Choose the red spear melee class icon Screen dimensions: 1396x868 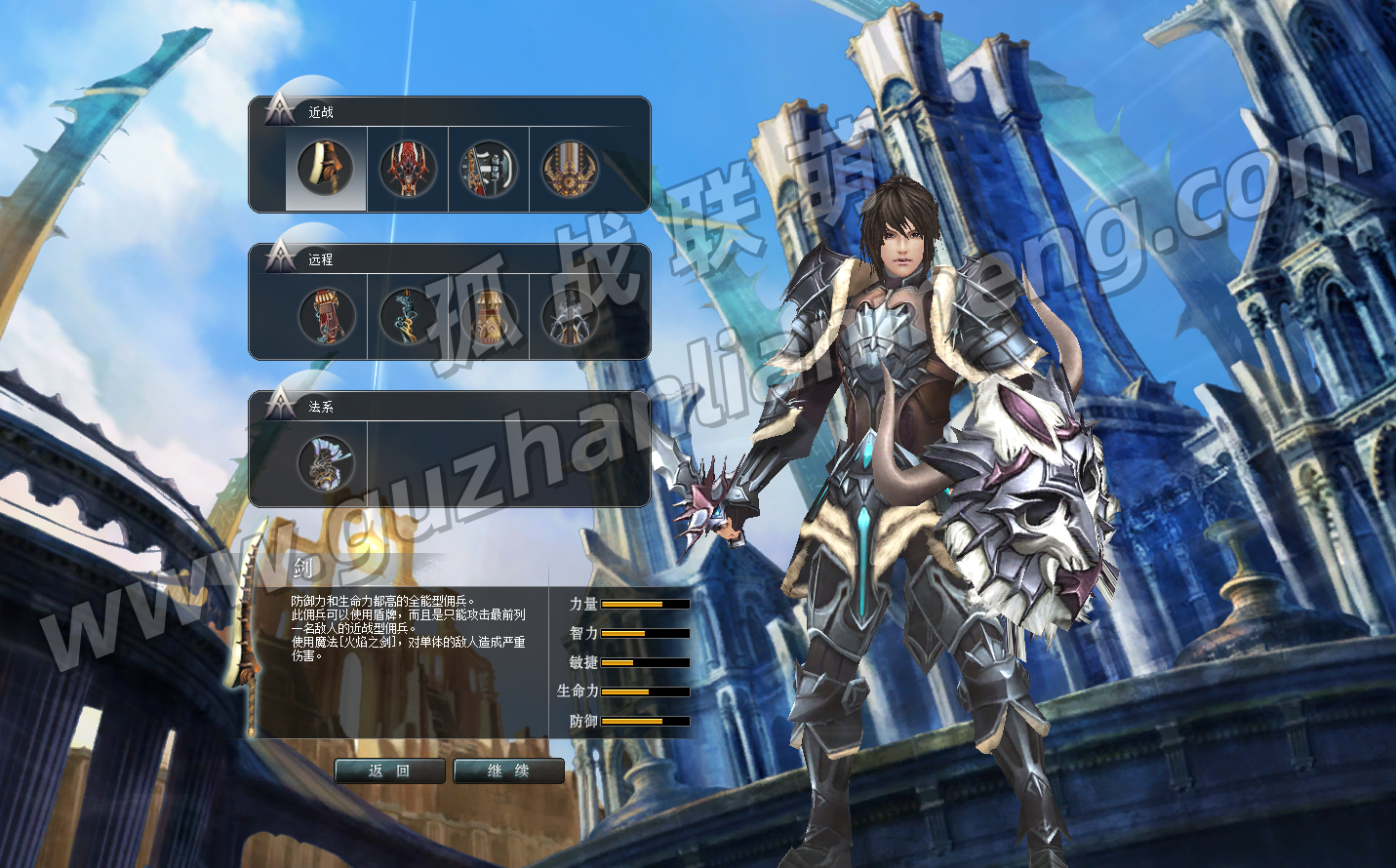click(x=407, y=169)
